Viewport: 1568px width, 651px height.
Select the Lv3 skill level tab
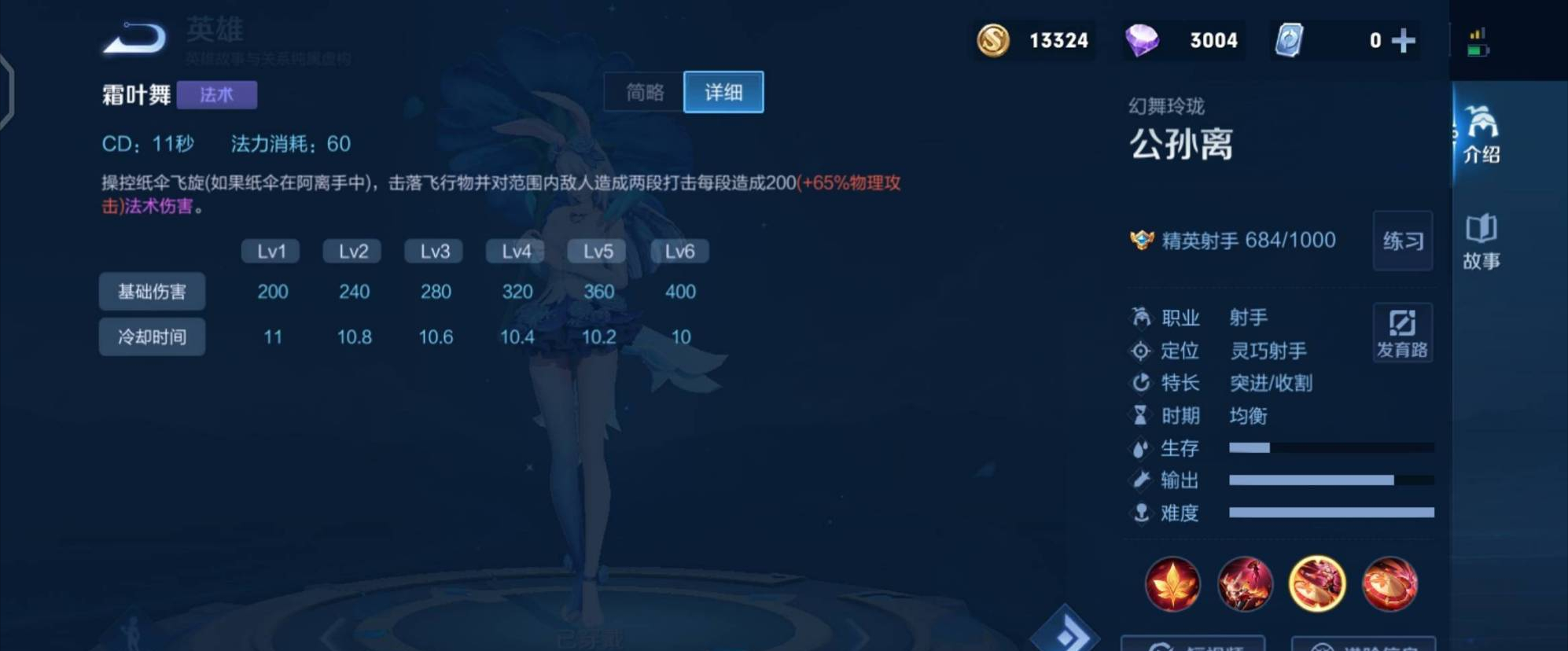(433, 250)
